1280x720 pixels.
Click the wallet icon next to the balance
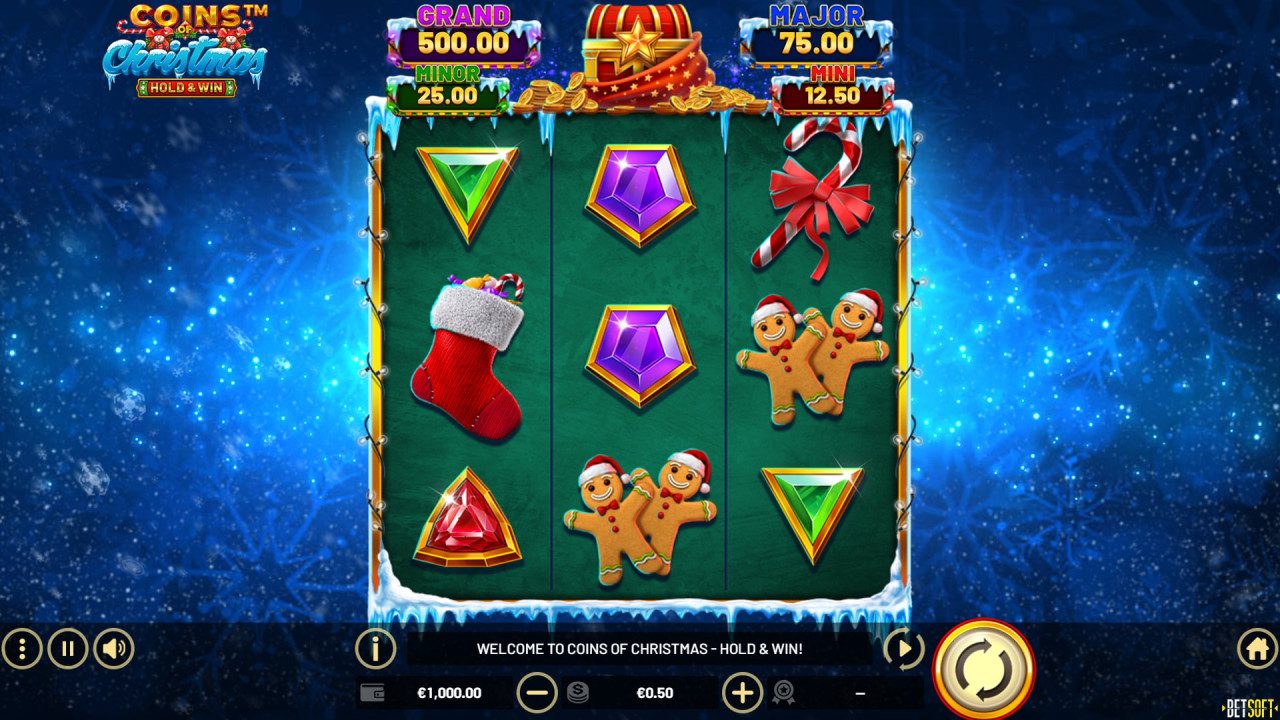coord(371,692)
